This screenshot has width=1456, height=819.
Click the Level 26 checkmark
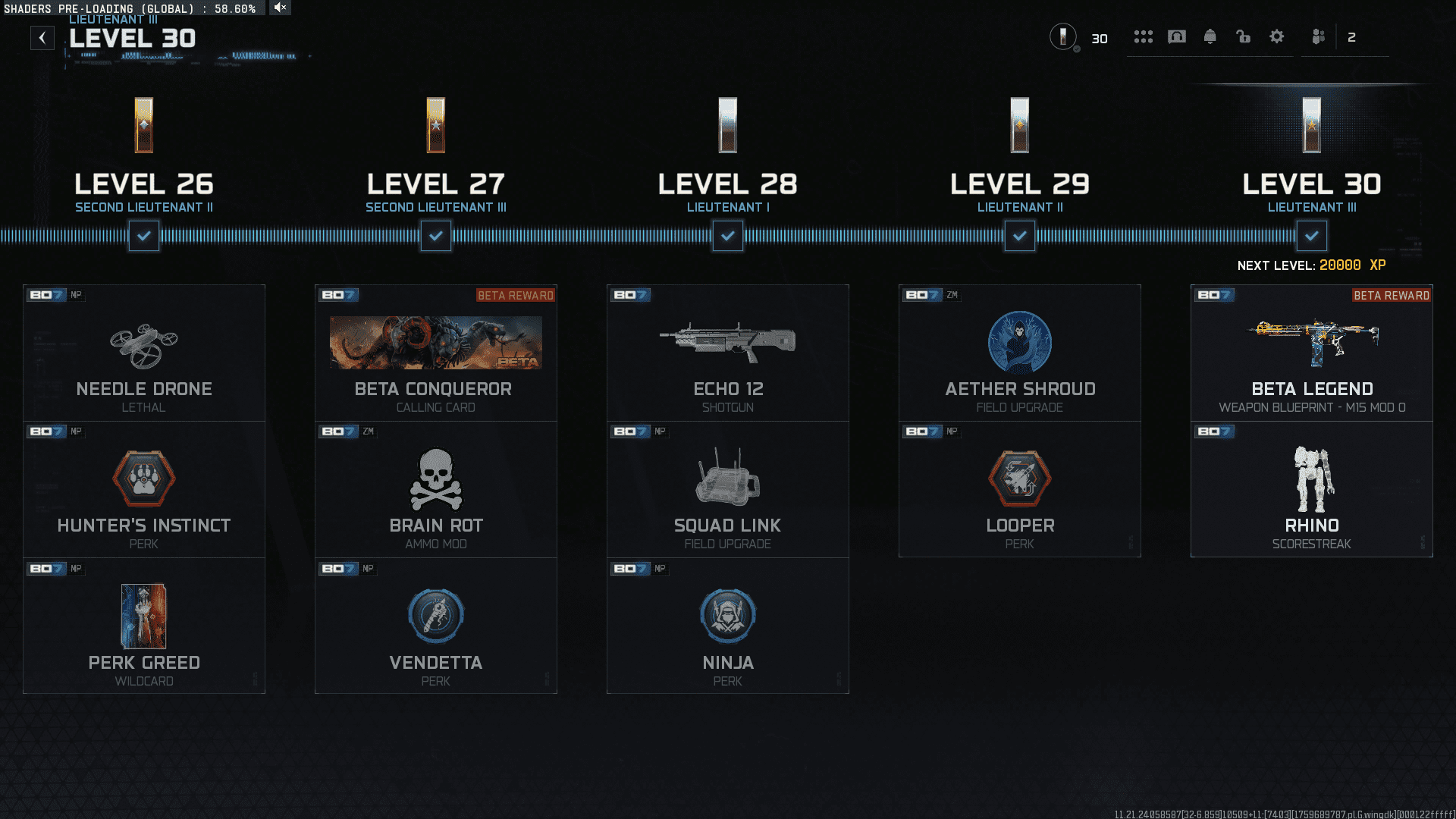143,236
